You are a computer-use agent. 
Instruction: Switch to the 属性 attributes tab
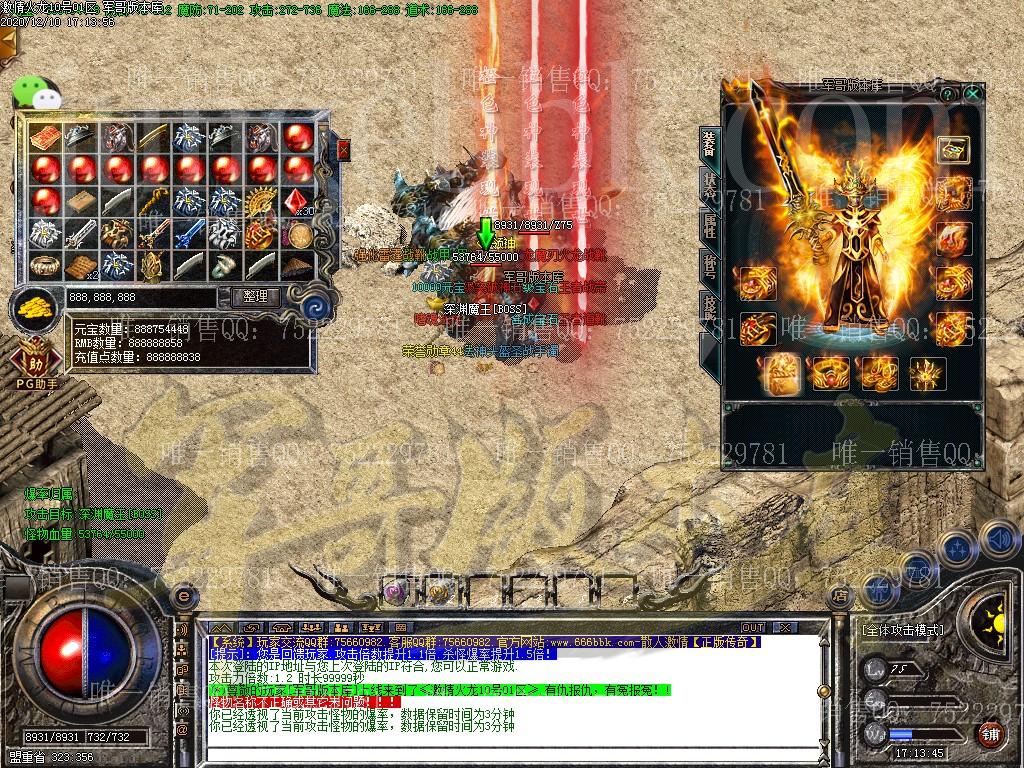click(x=709, y=226)
